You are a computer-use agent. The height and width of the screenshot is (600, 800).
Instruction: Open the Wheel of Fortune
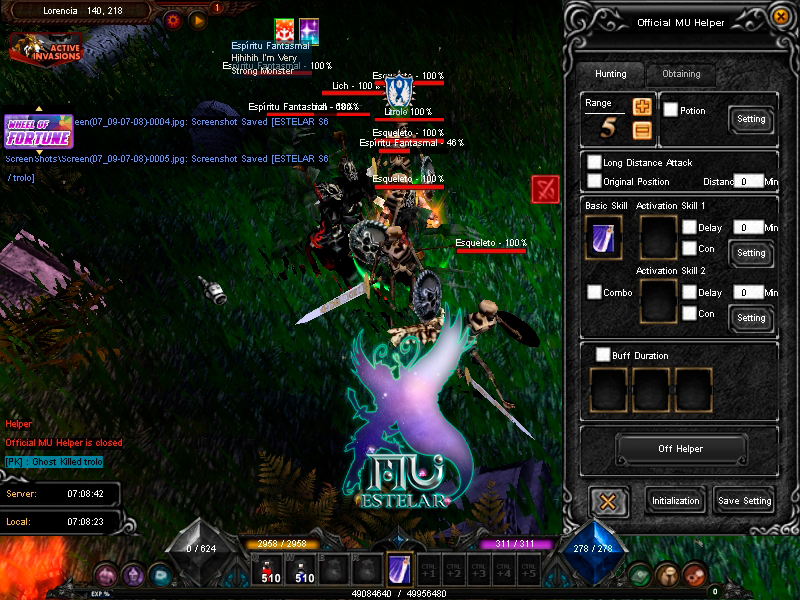tap(38, 131)
